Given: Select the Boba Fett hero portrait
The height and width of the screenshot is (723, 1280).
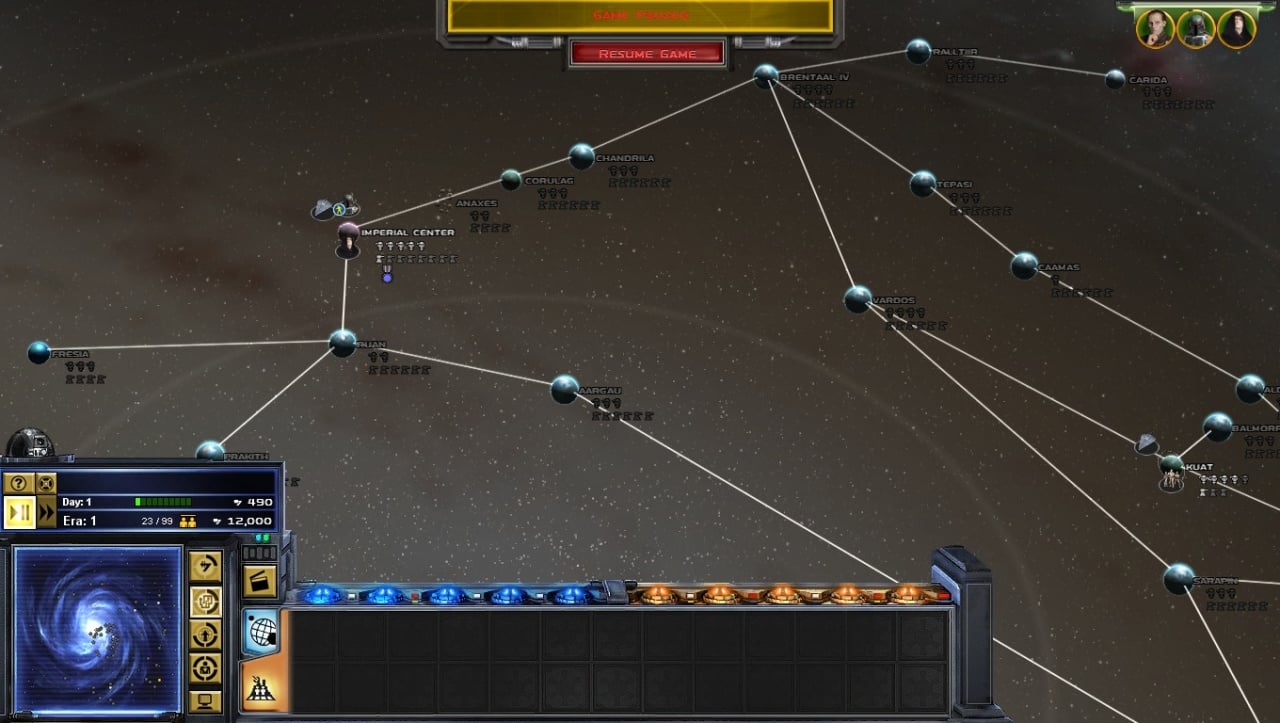Looking at the screenshot, I should click(x=1196, y=29).
